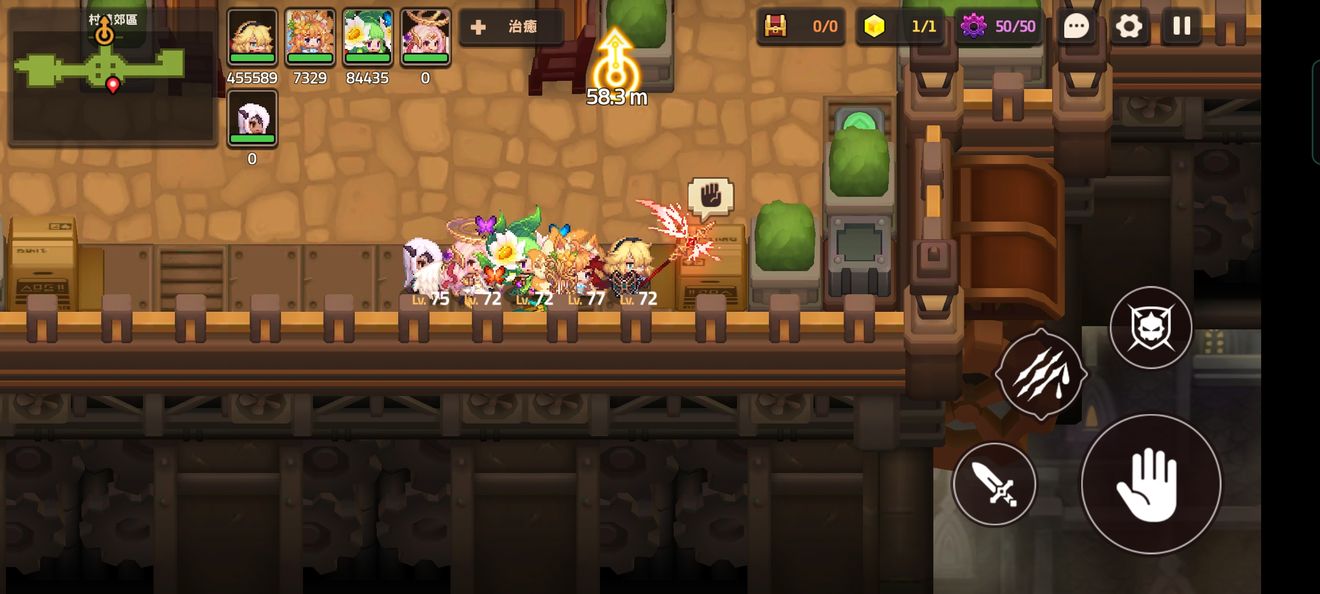Check the treasure chest counter
The height and width of the screenshot is (594, 1320).
[801, 27]
